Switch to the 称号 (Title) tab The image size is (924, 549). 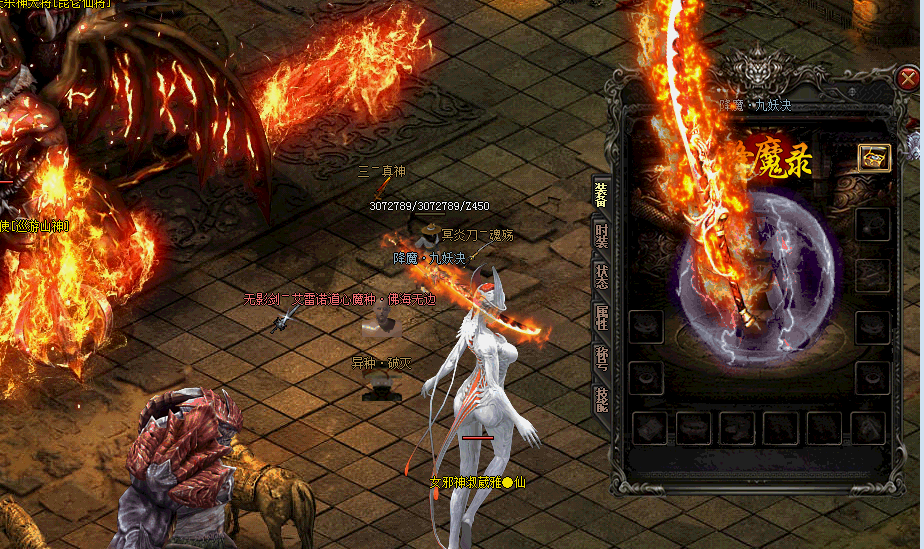pyautogui.click(x=601, y=359)
